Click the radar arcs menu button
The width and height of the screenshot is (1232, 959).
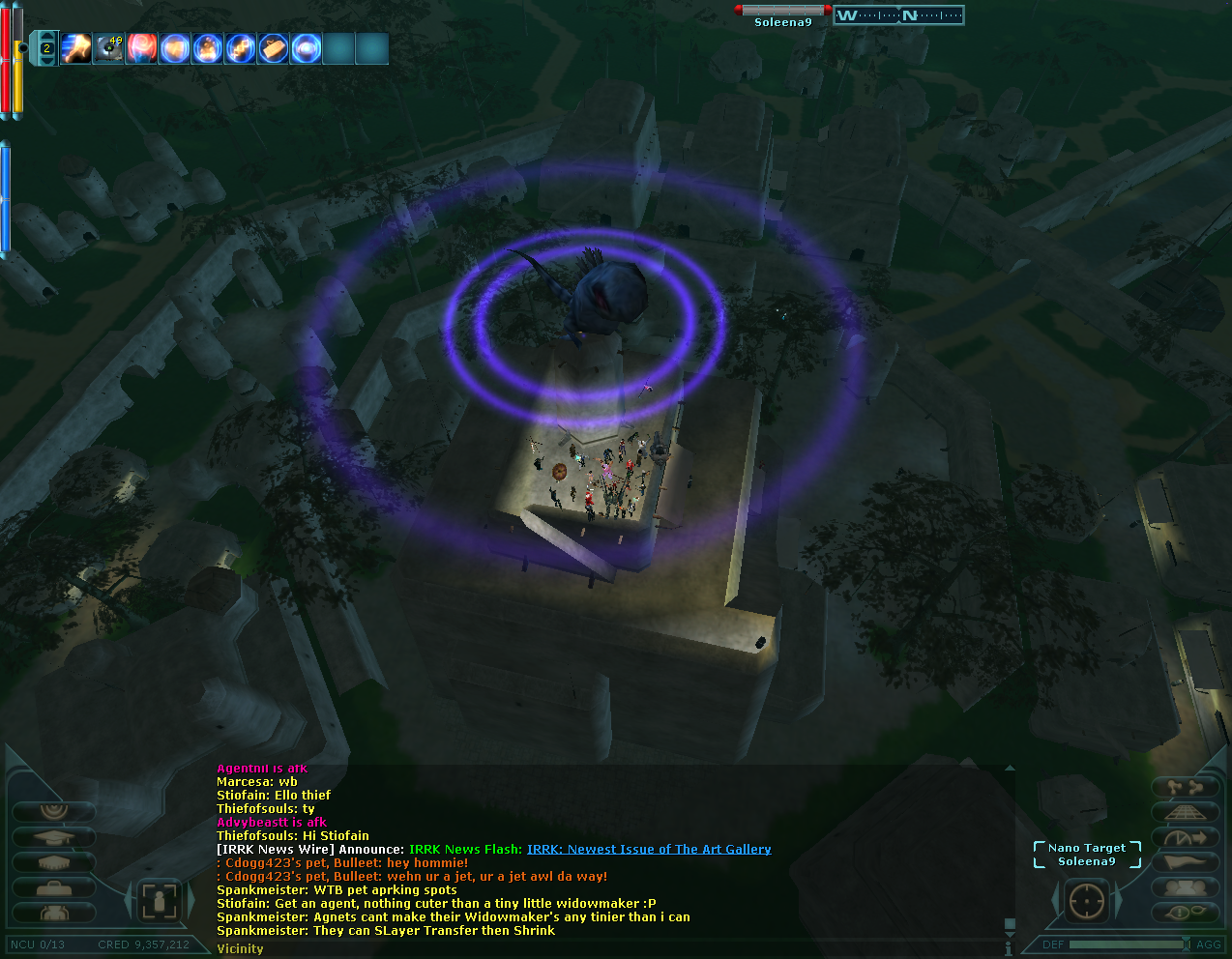click(x=53, y=812)
